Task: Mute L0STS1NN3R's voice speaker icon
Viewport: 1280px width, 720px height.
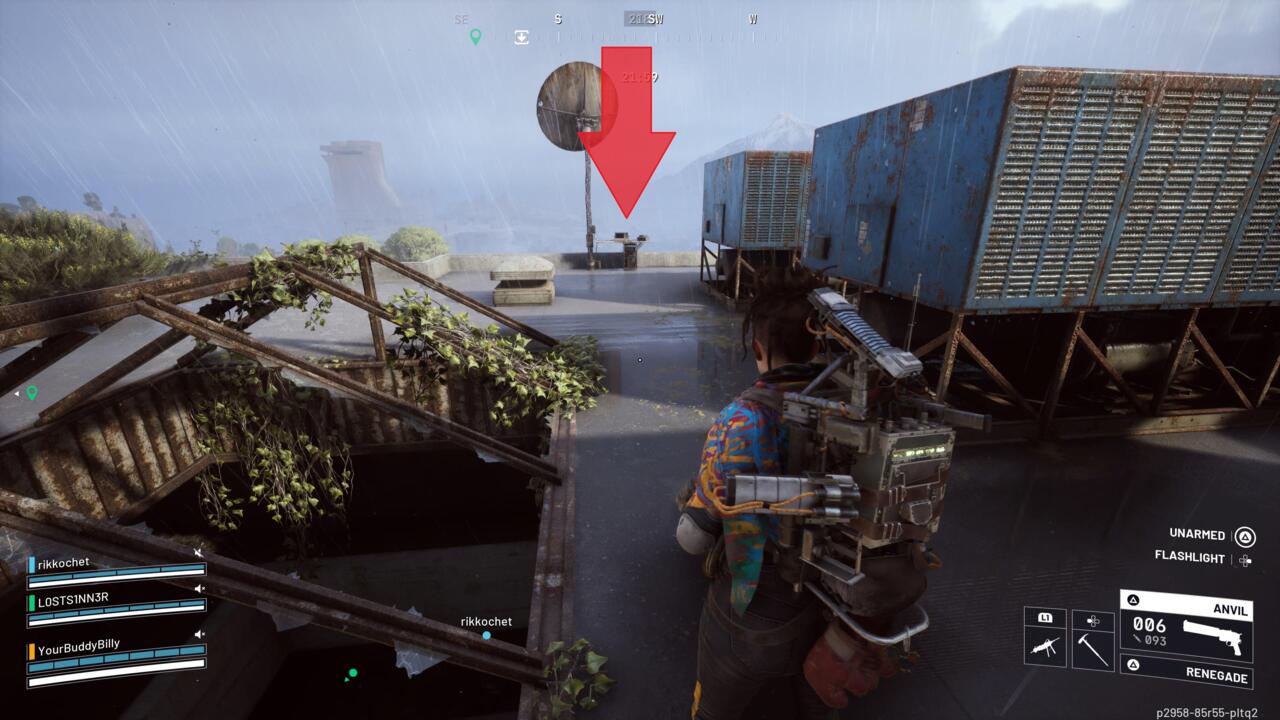Action: click(x=200, y=588)
